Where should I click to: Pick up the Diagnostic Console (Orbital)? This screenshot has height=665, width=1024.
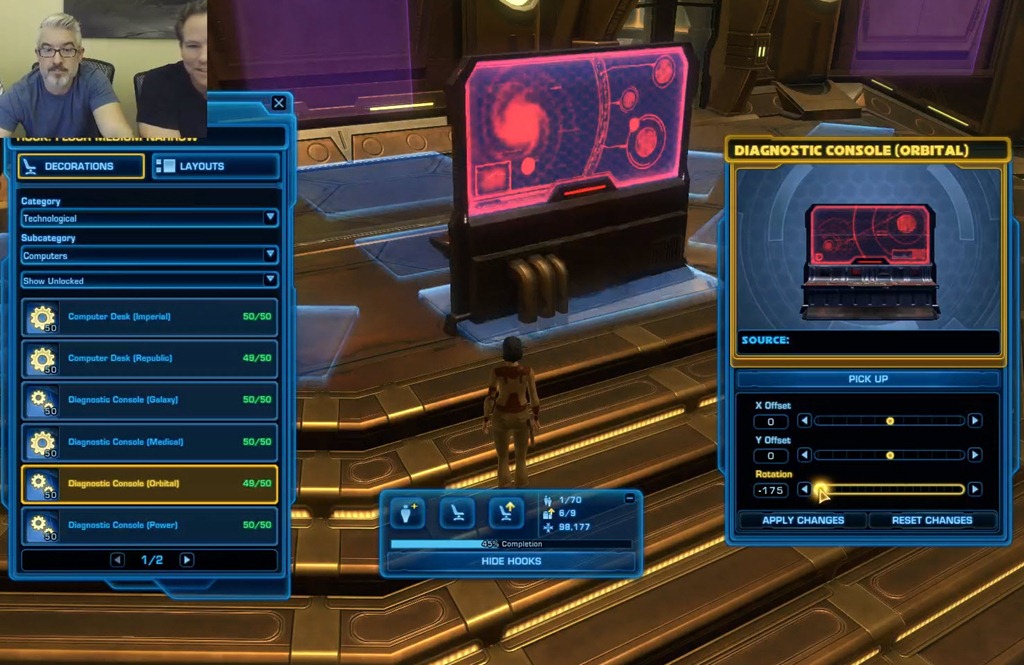coord(867,379)
